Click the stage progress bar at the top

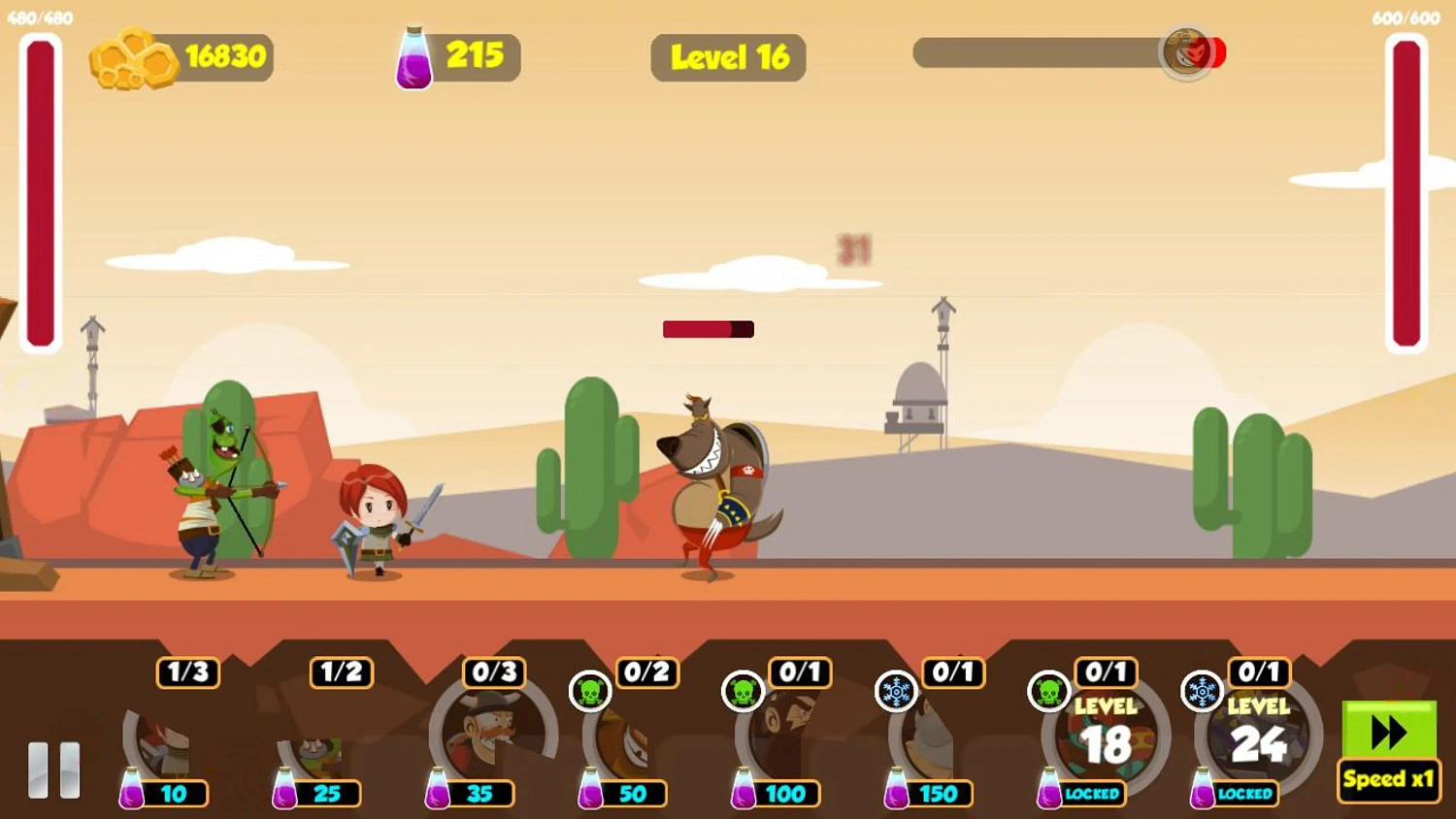[x=1048, y=53]
